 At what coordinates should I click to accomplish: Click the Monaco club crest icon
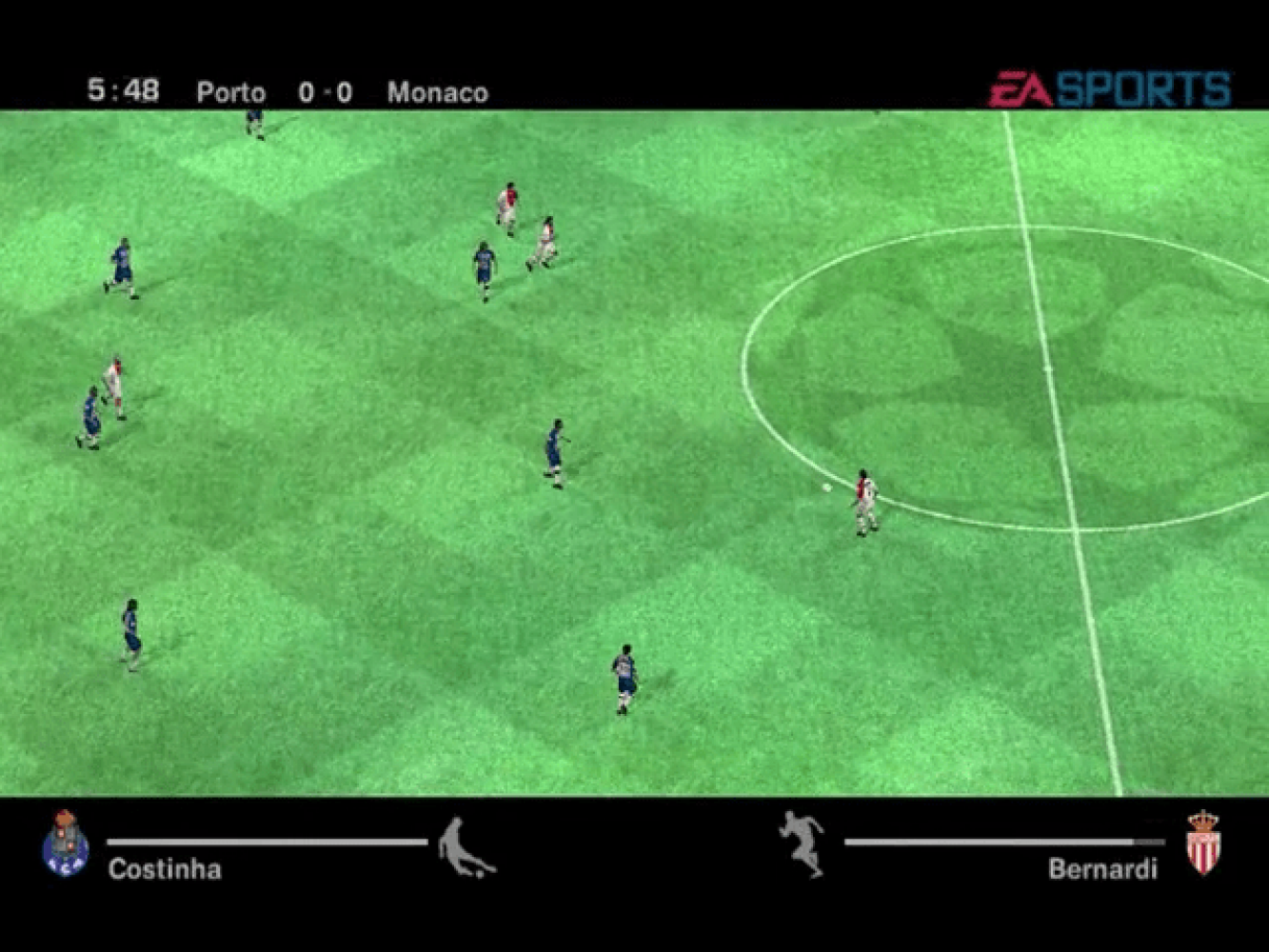1204,843
